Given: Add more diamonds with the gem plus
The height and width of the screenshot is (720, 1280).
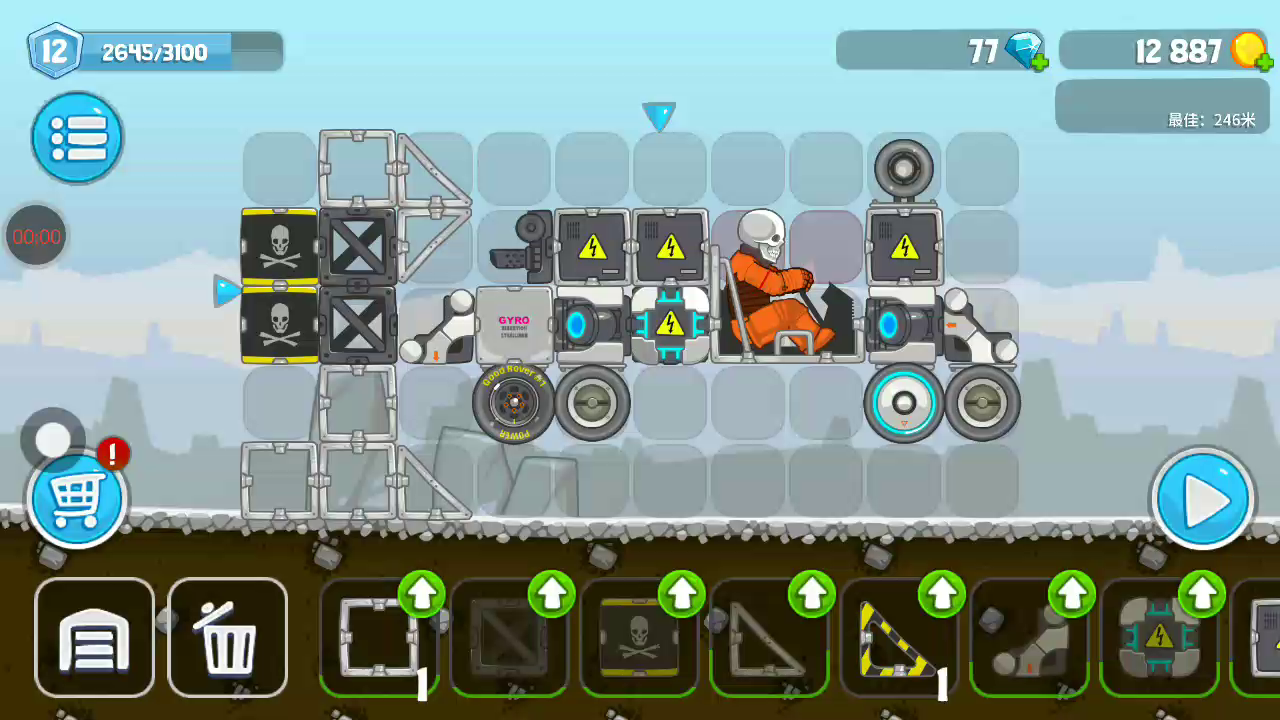Looking at the screenshot, I should tap(1039, 63).
